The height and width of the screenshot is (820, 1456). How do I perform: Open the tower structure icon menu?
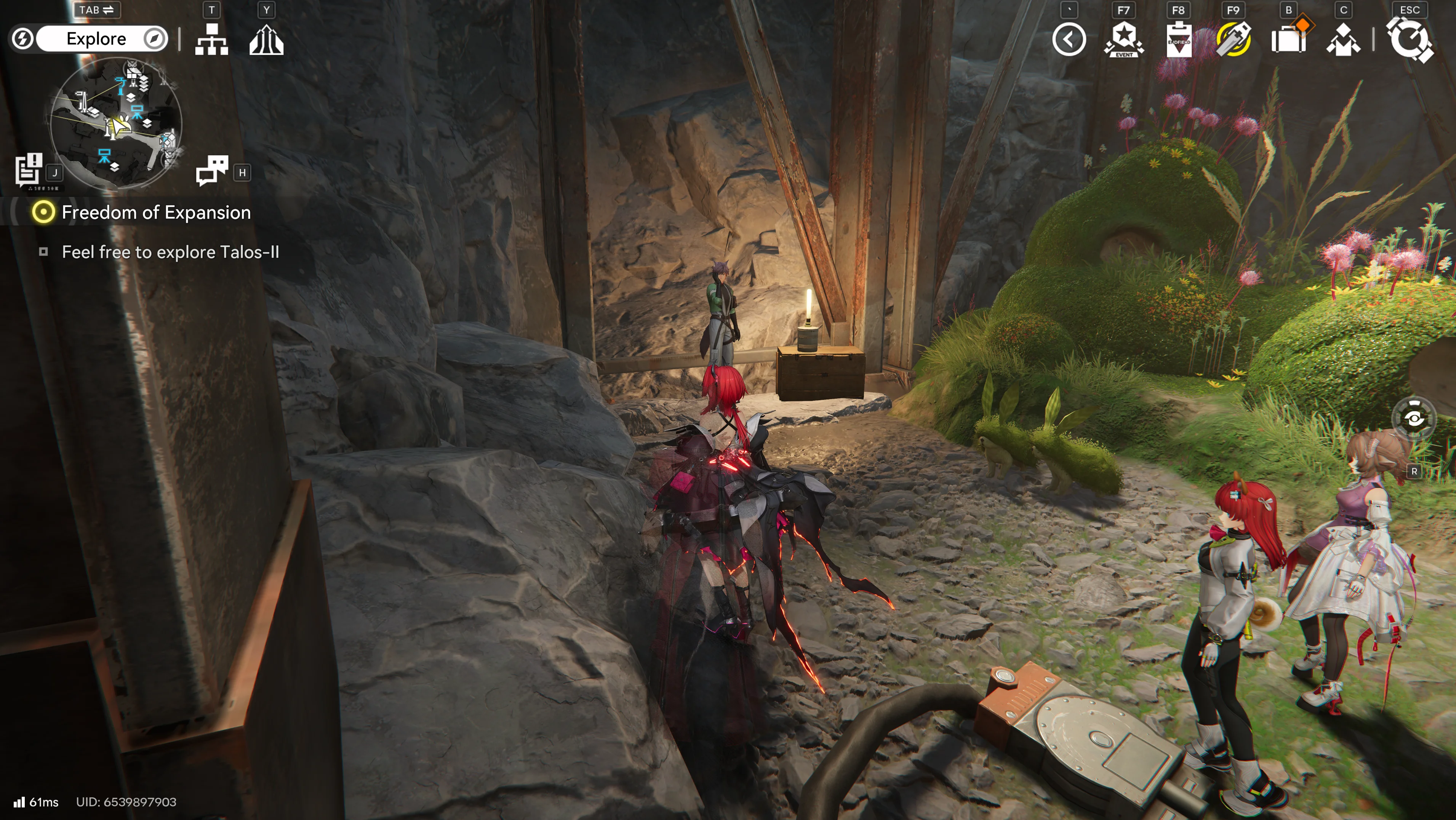[x=266, y=40]
